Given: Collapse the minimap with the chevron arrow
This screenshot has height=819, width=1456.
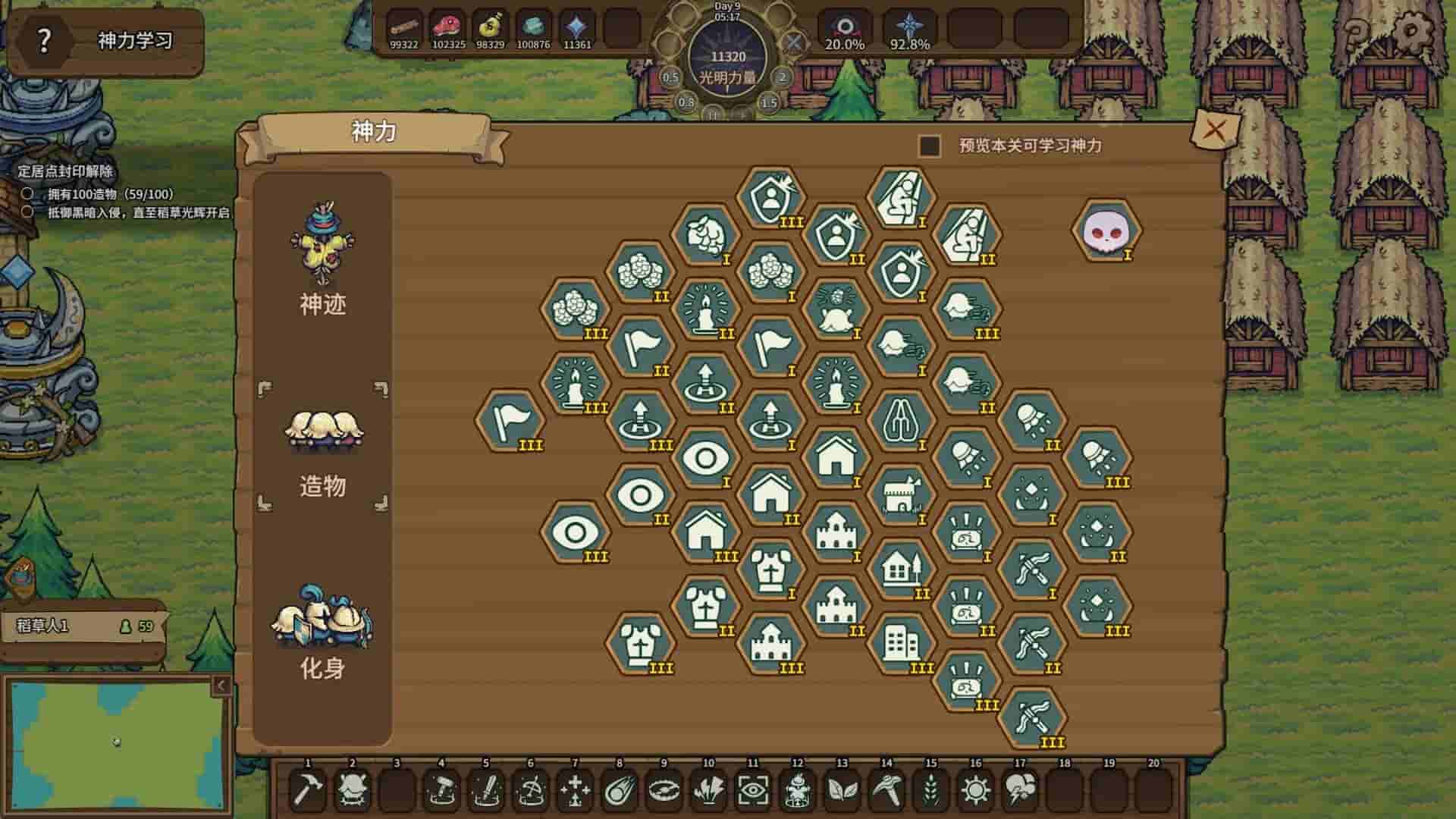Looking at the screenshot, I should pyautogui.click(x=219, y=685).
